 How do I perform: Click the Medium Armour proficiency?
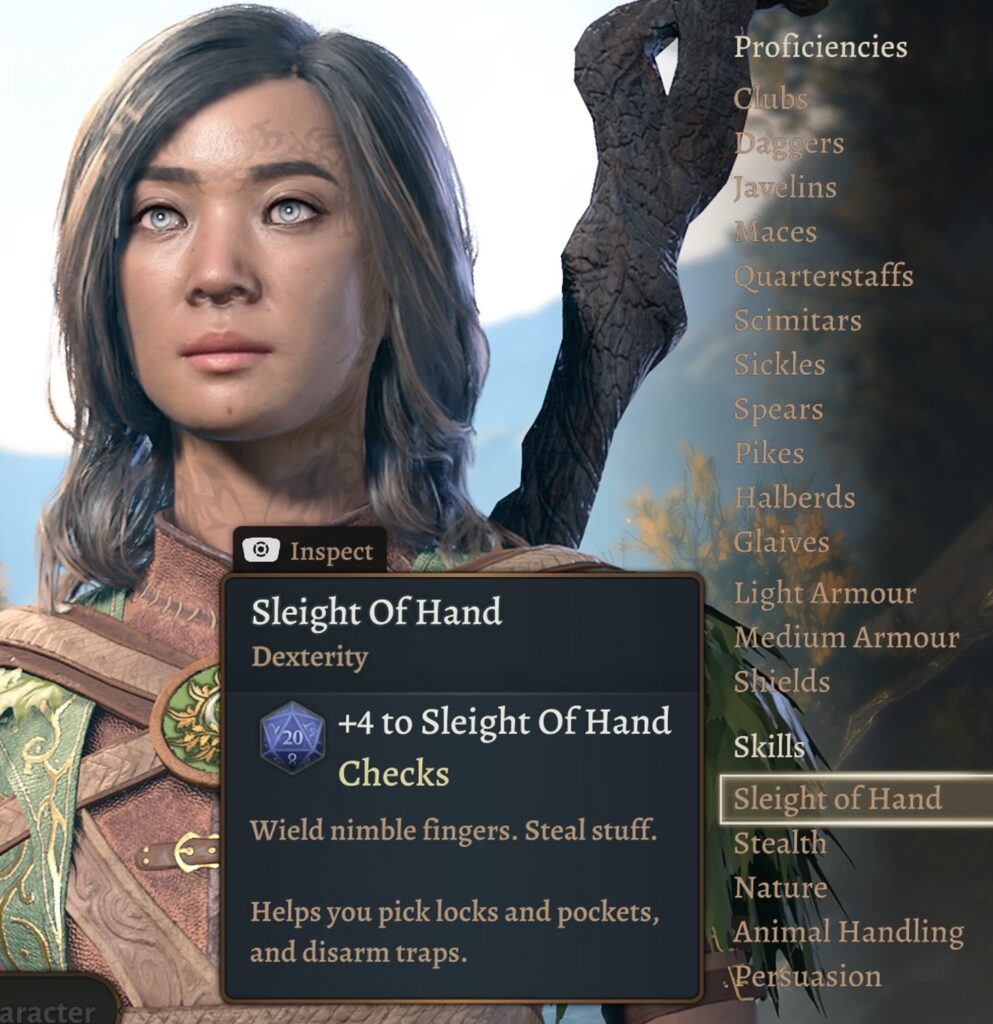coord(846,637)
